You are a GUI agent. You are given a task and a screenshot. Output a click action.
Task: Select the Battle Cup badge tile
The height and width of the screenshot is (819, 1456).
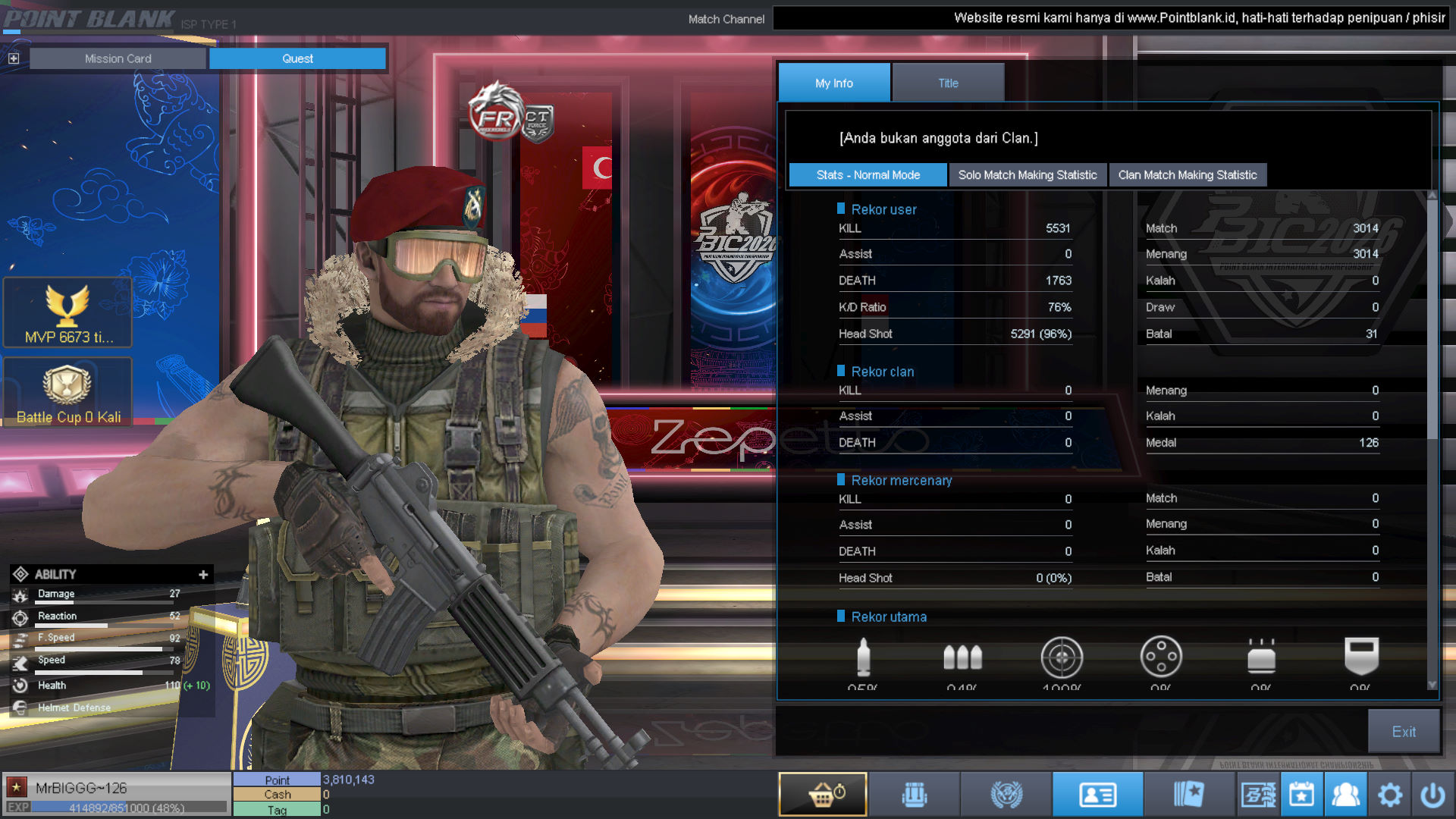click(x=67, y=392)
